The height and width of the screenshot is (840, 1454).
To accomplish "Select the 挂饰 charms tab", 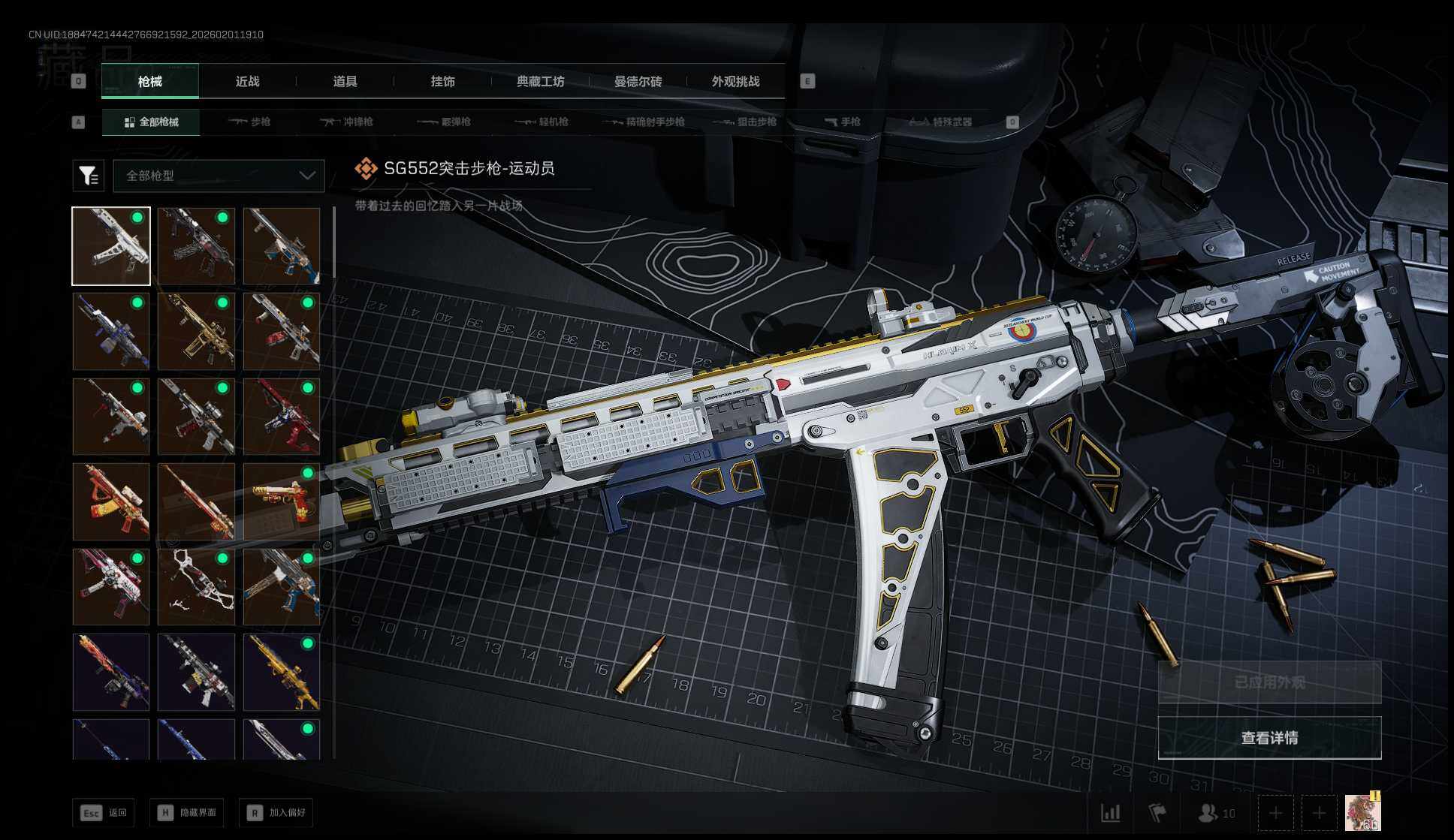I will point(442,82).
